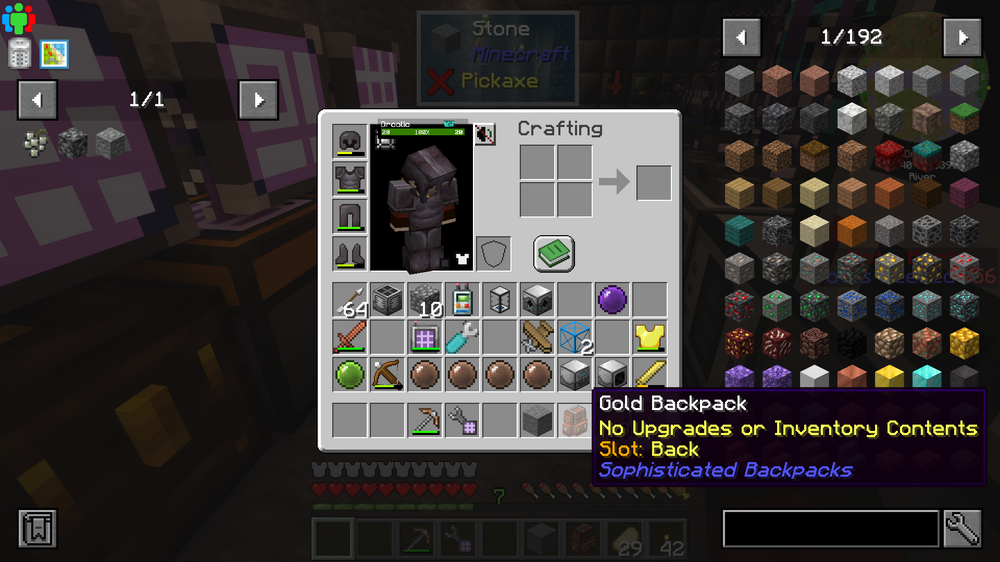
Task: Click the bookmark button in the bottom-left corner
Action: pyautogui.click(x=37, y=529)
